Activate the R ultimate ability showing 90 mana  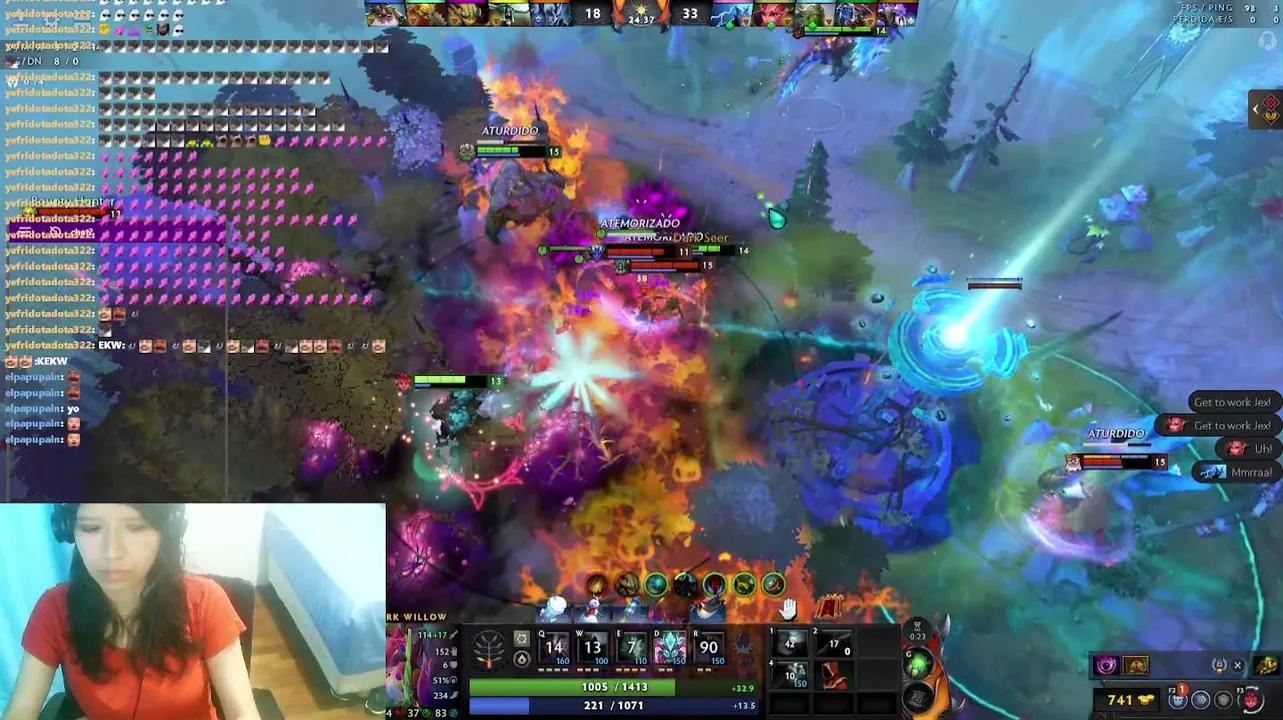coord(707,647)
